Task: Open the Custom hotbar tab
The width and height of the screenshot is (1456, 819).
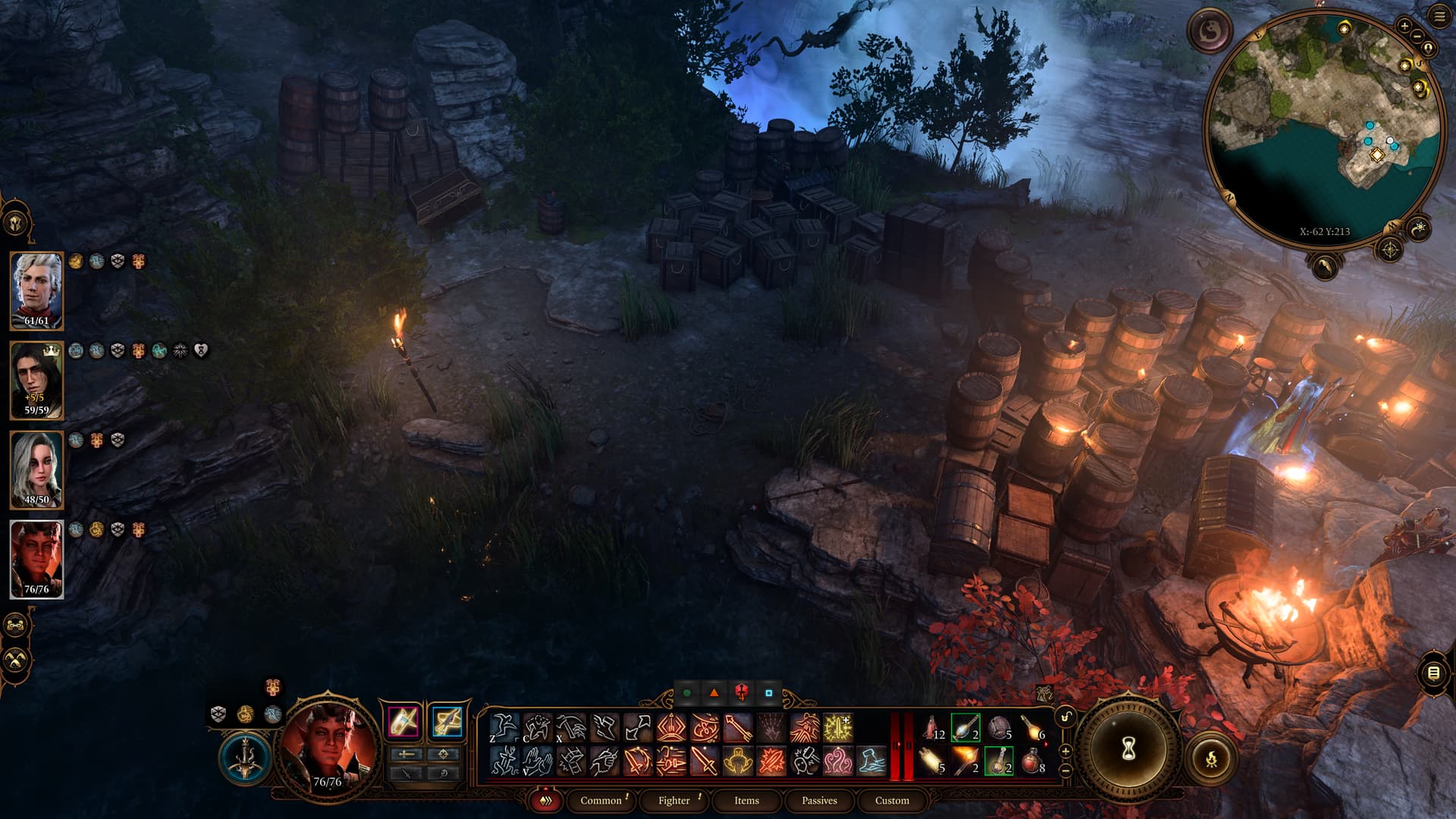Action: 892,800
